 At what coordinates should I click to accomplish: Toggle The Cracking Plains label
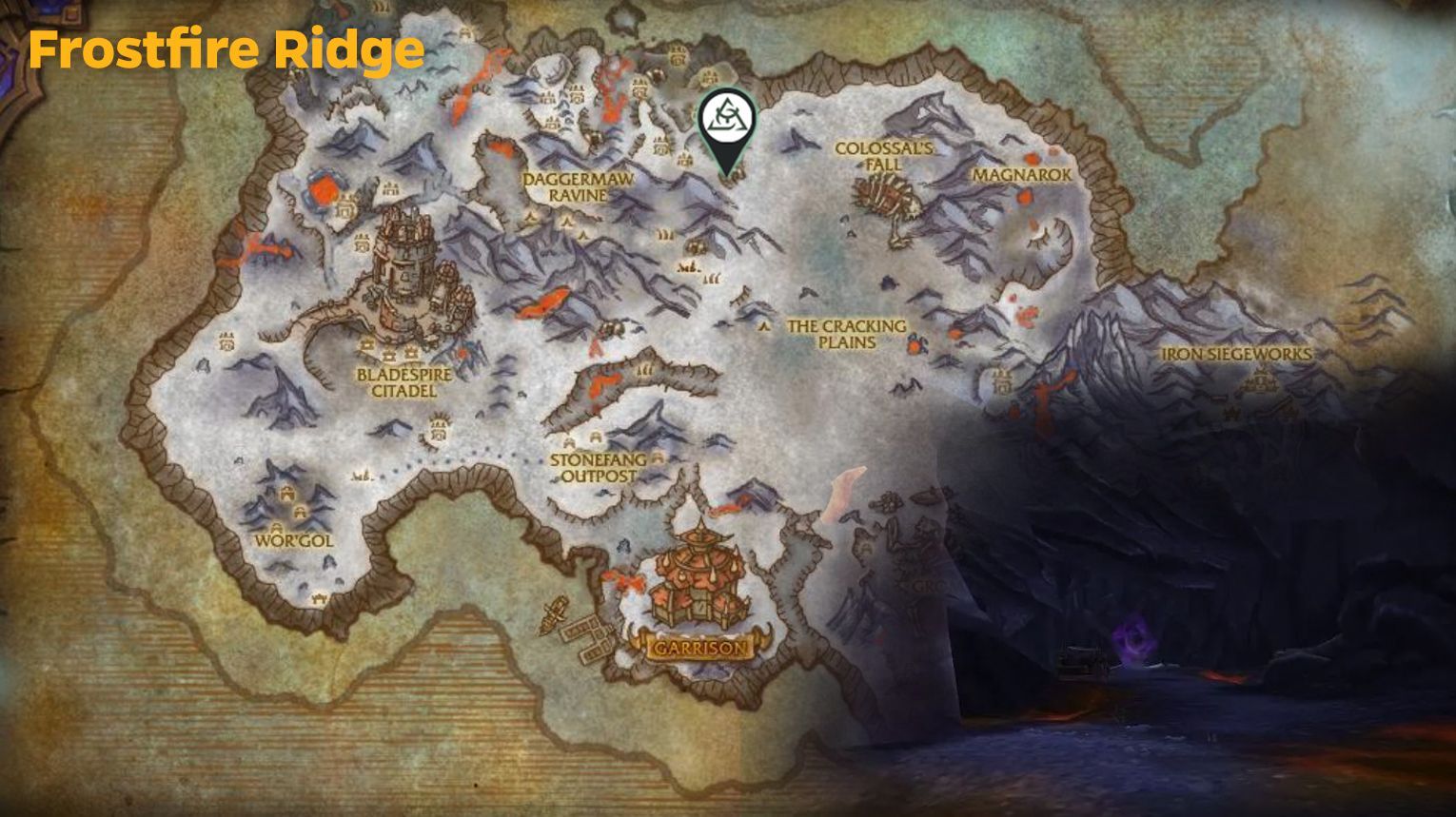(845, 336)
